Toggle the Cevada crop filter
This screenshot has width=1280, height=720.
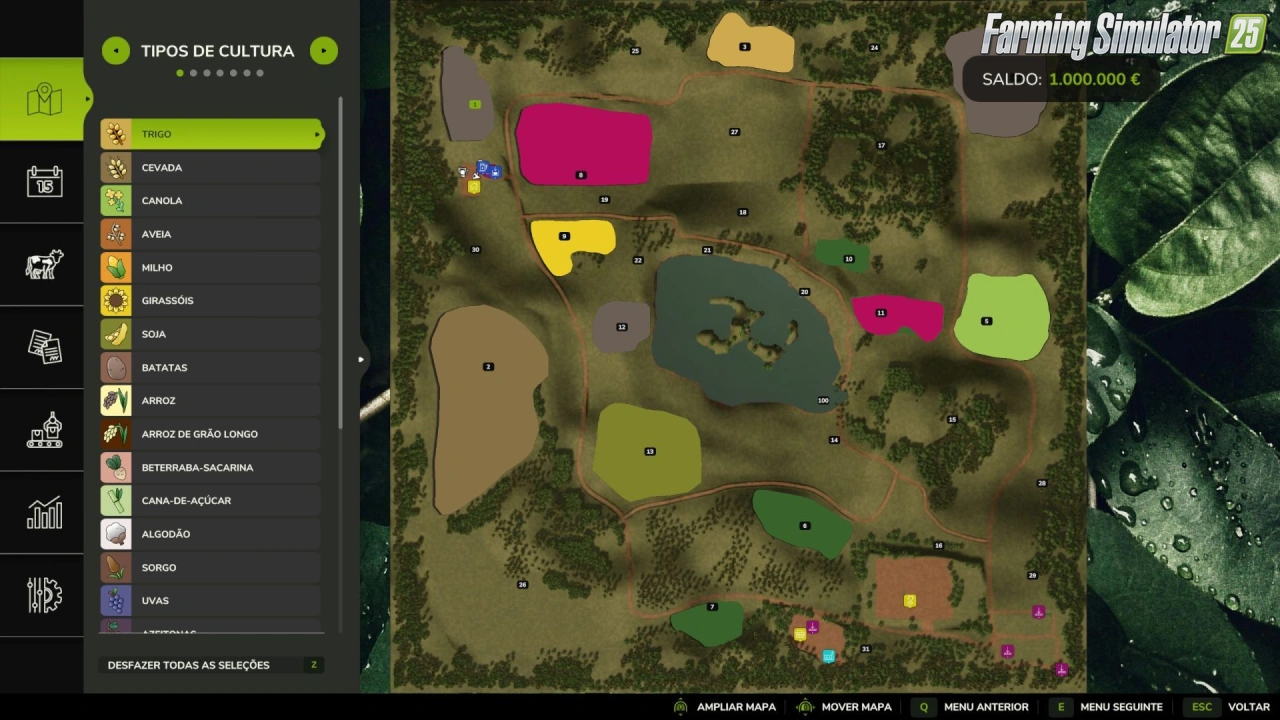coord(211,167)
